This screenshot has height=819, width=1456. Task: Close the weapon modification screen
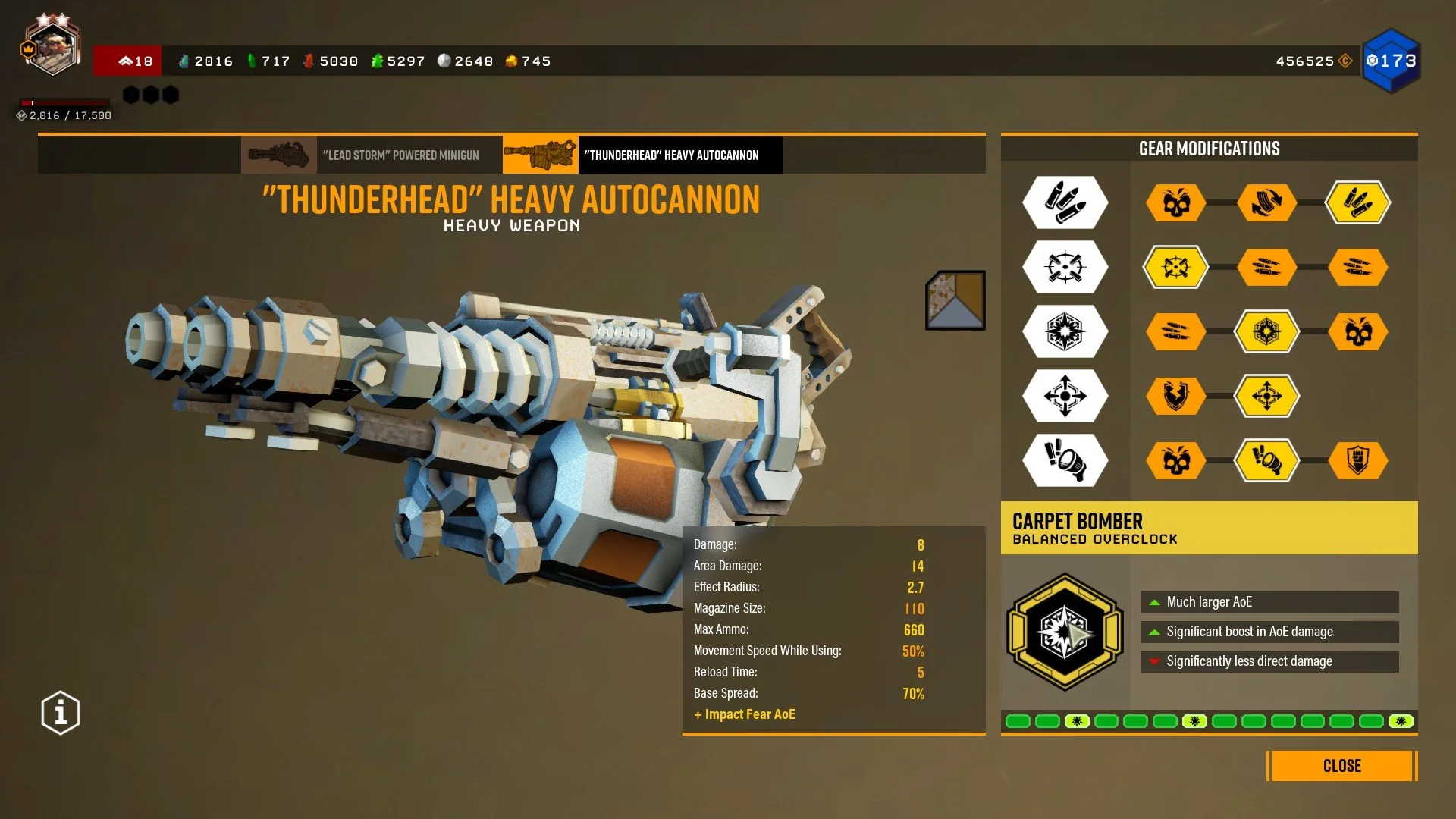[x=1341, y=766]
